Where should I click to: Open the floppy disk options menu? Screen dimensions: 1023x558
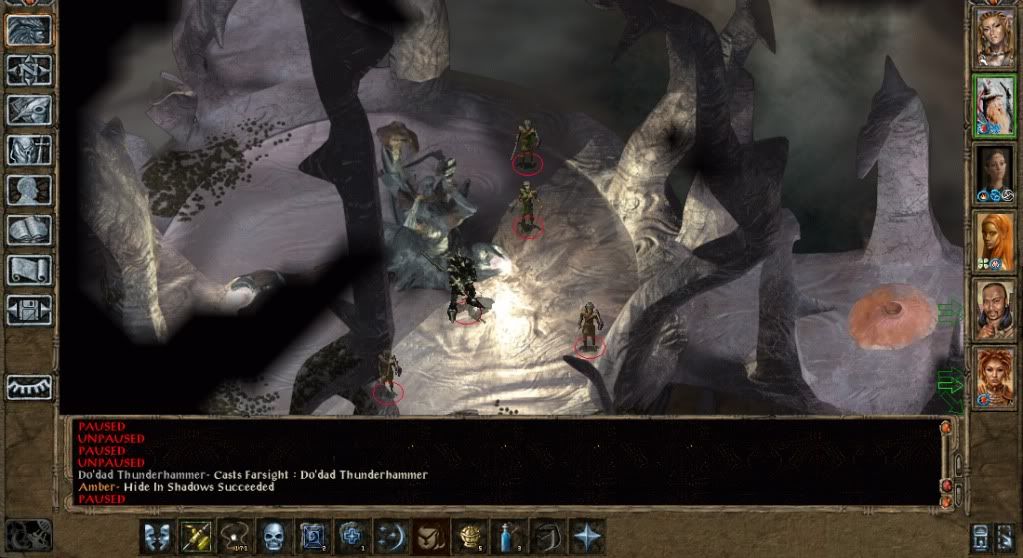point(28,309)
